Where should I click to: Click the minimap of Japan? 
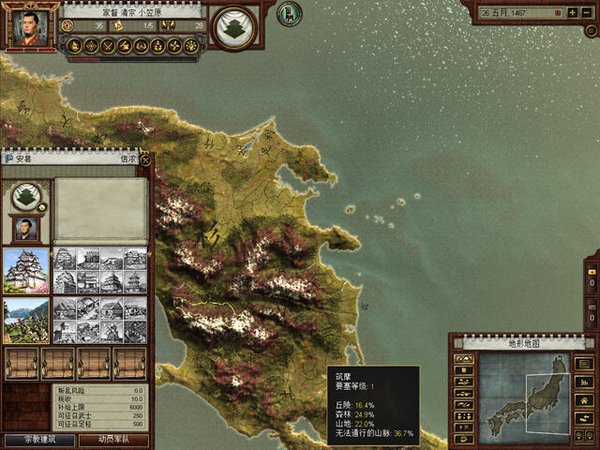tap(523, 390)
